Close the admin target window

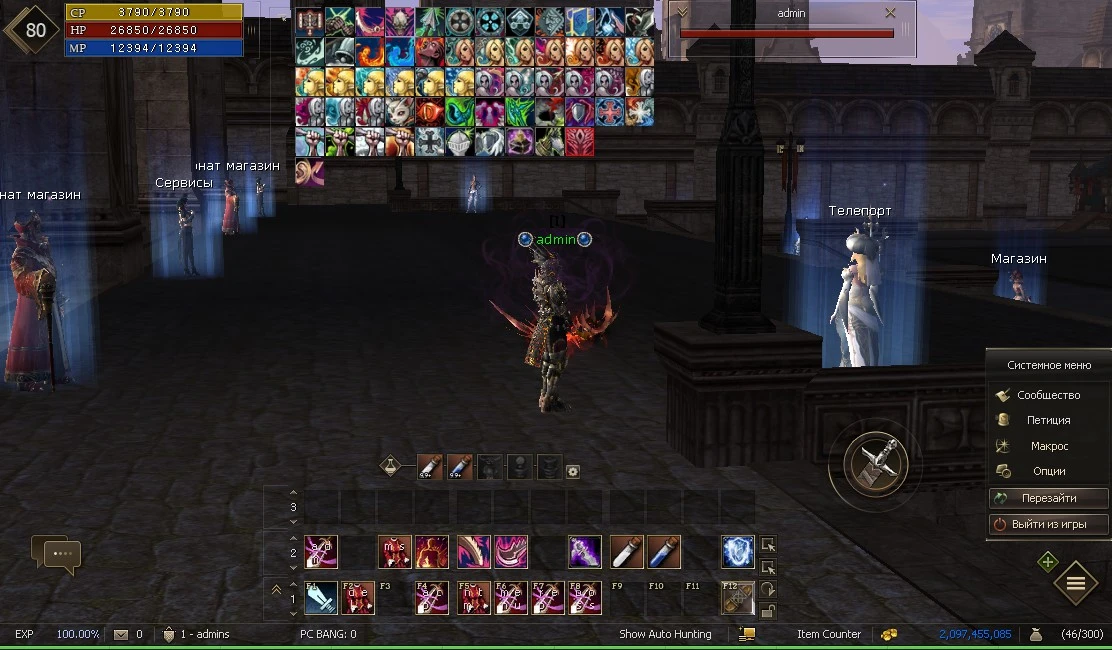pyautogui.click(x=890, y=13)
